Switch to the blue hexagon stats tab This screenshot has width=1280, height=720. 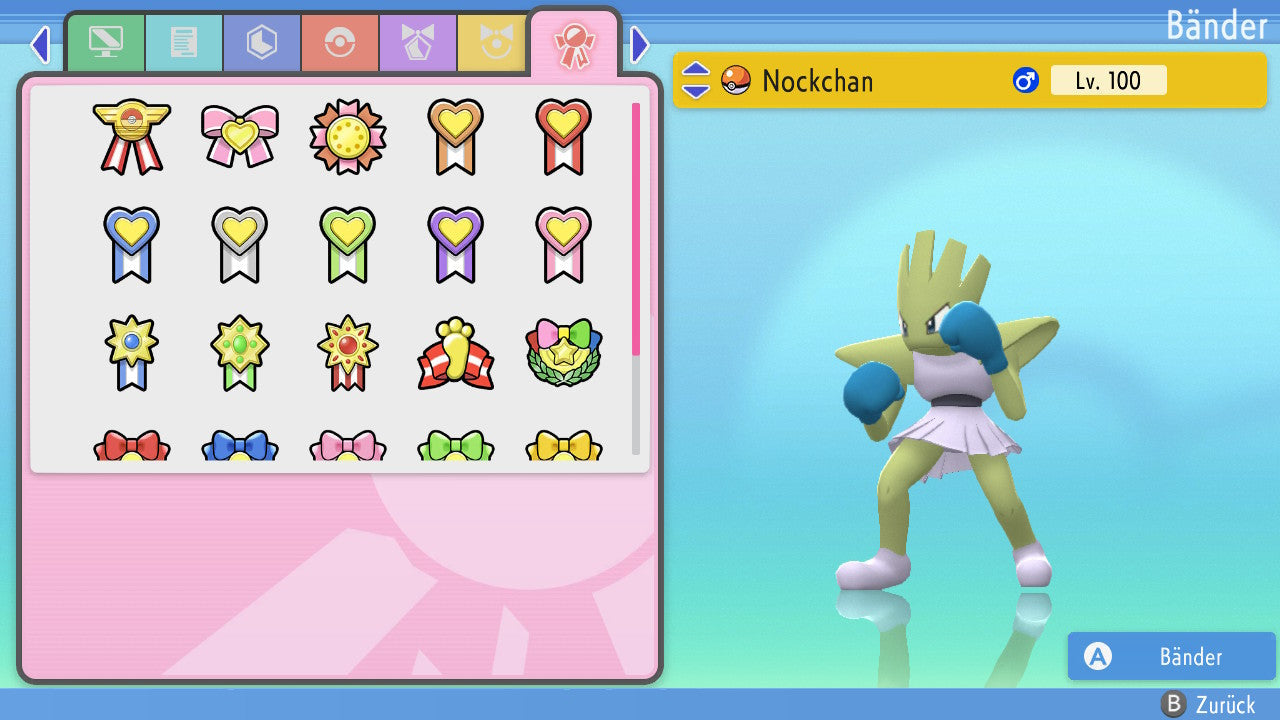click(261, 44)
